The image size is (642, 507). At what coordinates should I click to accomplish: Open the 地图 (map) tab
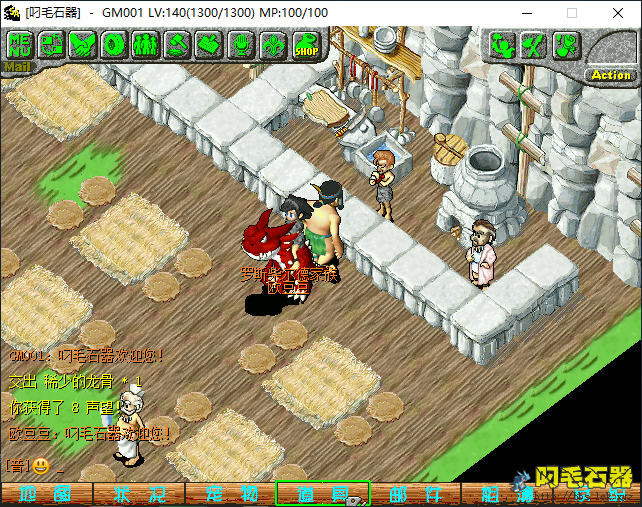46,494
